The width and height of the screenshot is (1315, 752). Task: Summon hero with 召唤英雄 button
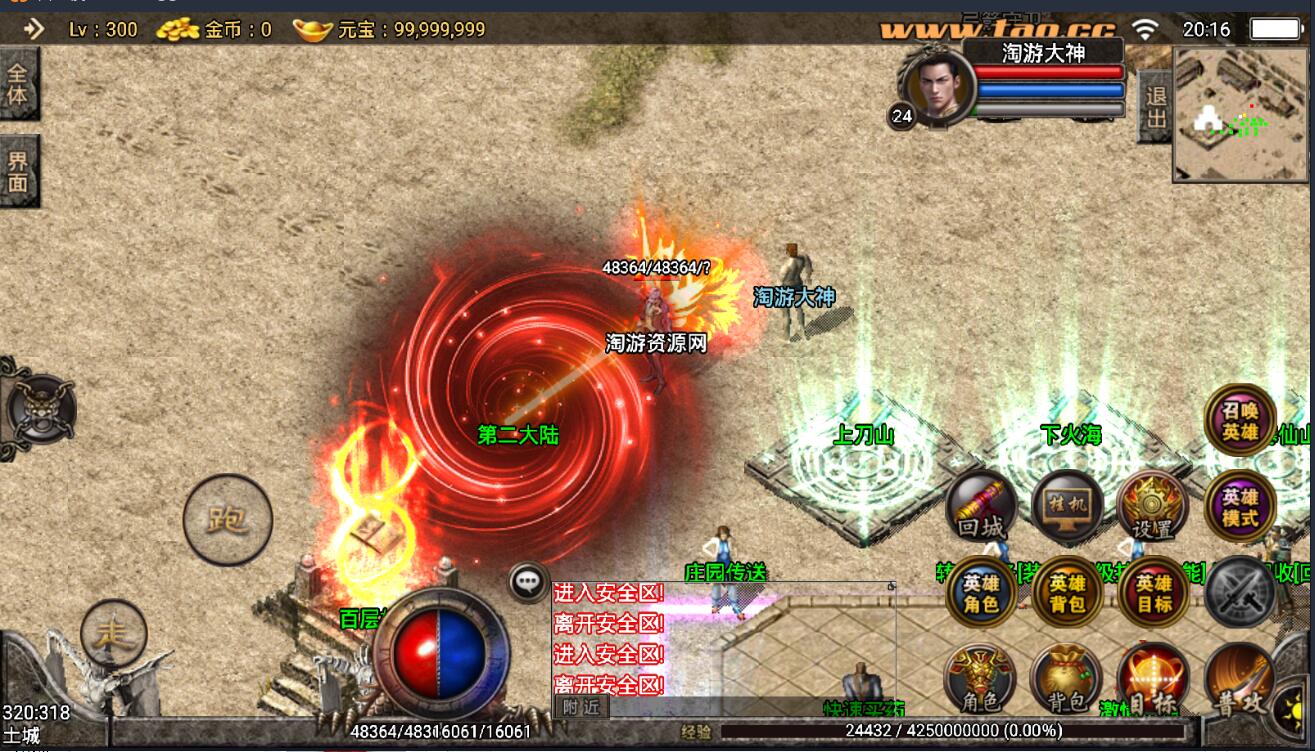(x=1240, y=420)
